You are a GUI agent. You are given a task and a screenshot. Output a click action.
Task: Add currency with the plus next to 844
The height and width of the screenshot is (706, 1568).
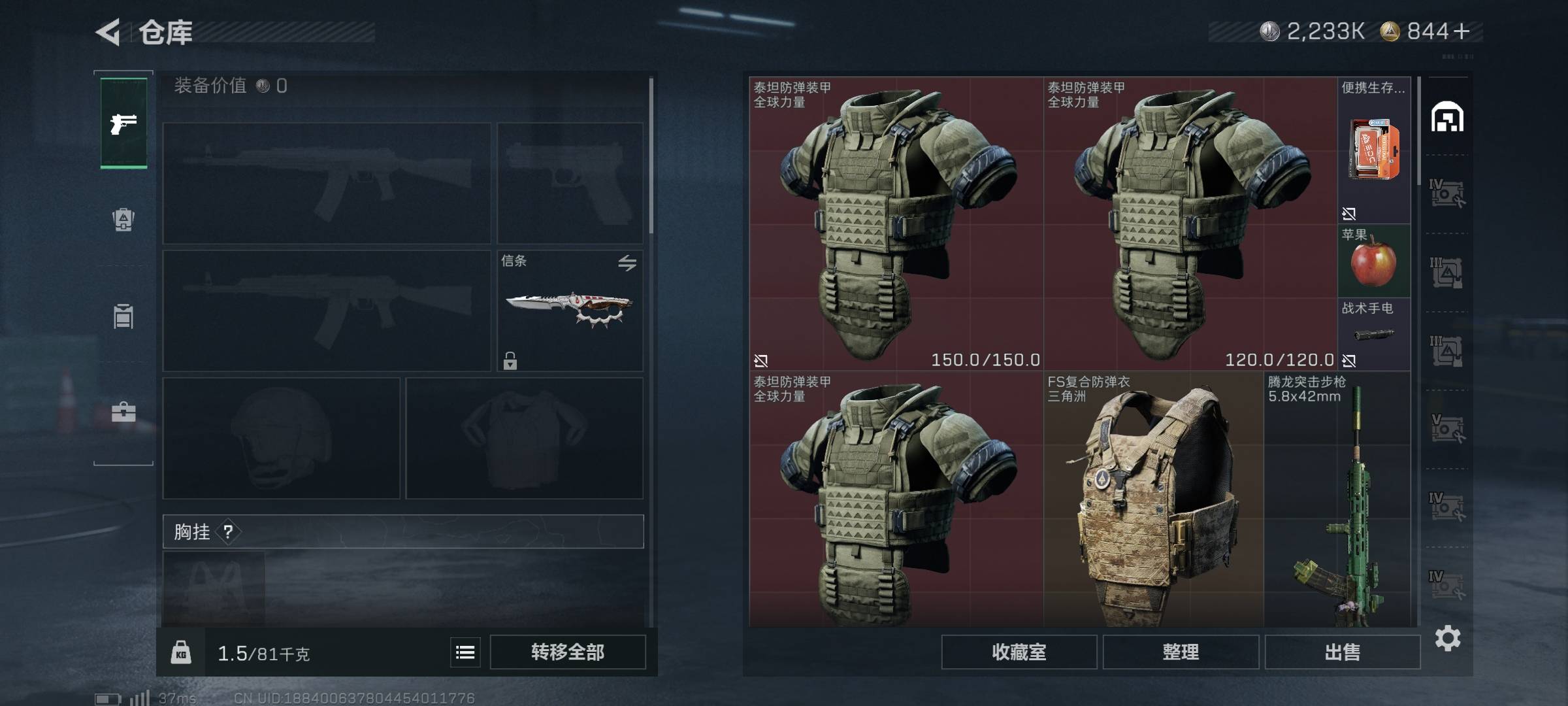click(x=1462, y=31)
